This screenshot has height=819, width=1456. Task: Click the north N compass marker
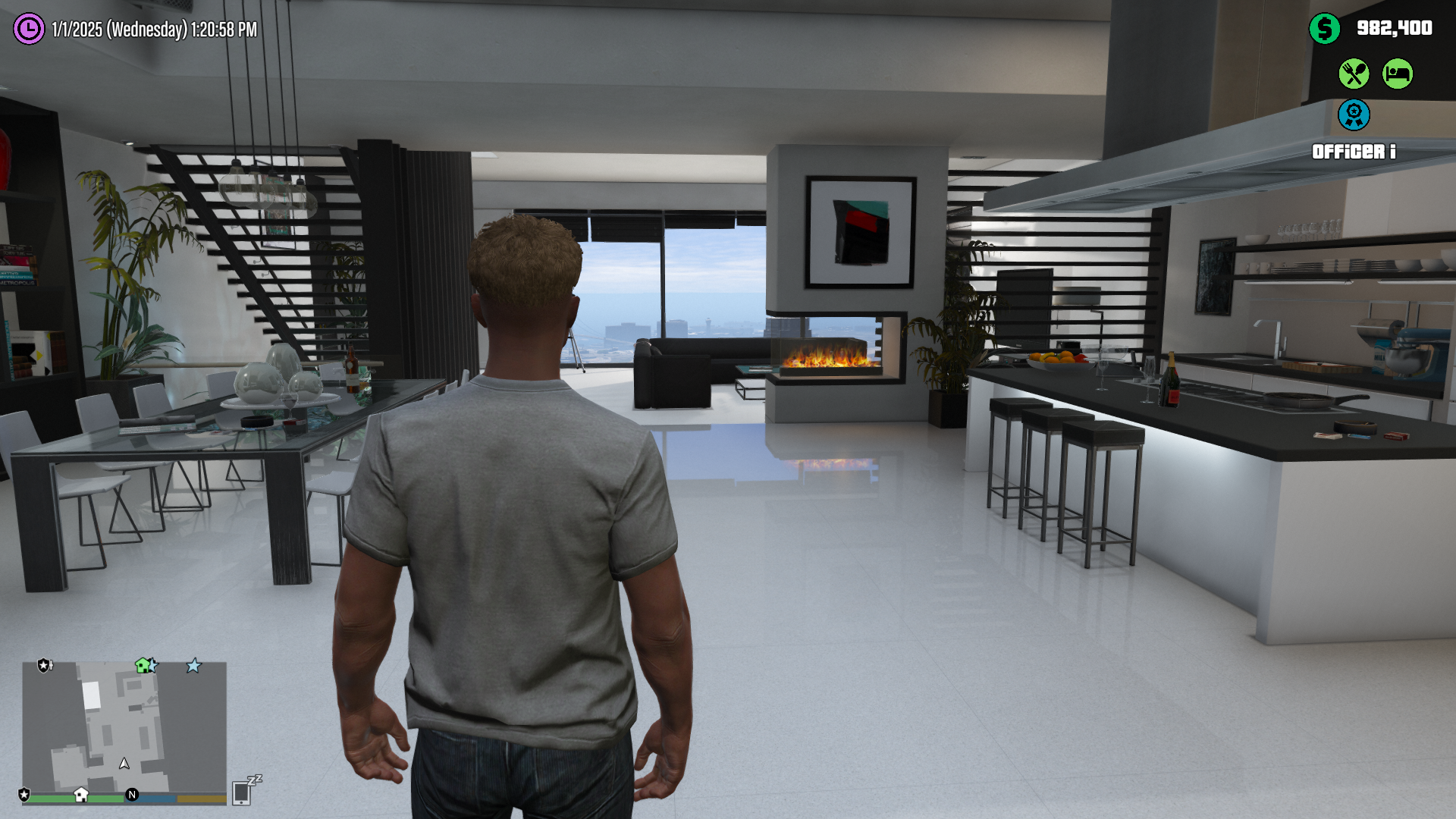132,794
